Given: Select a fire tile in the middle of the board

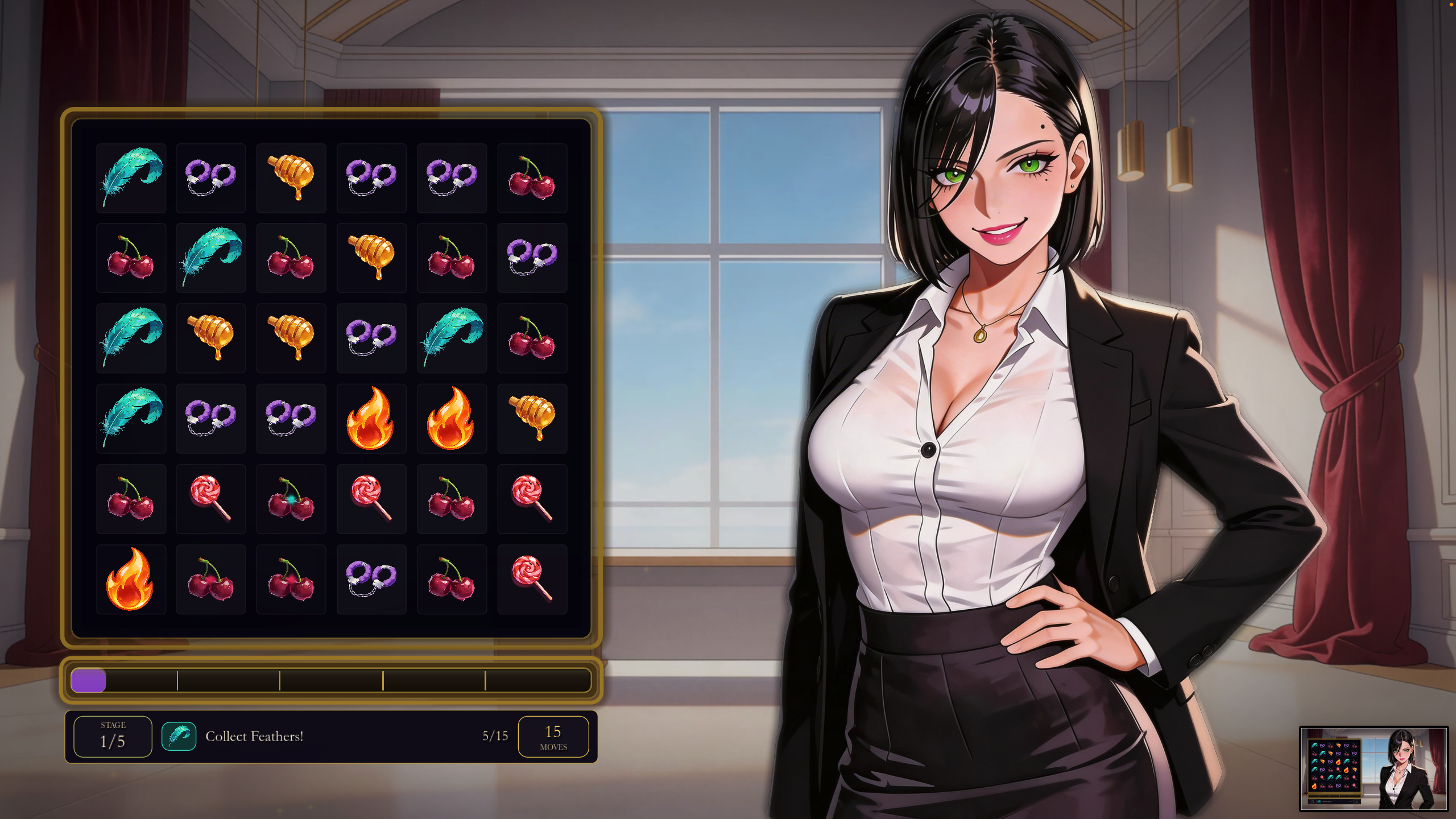Looking at the screenshot, I should (371, 418).
